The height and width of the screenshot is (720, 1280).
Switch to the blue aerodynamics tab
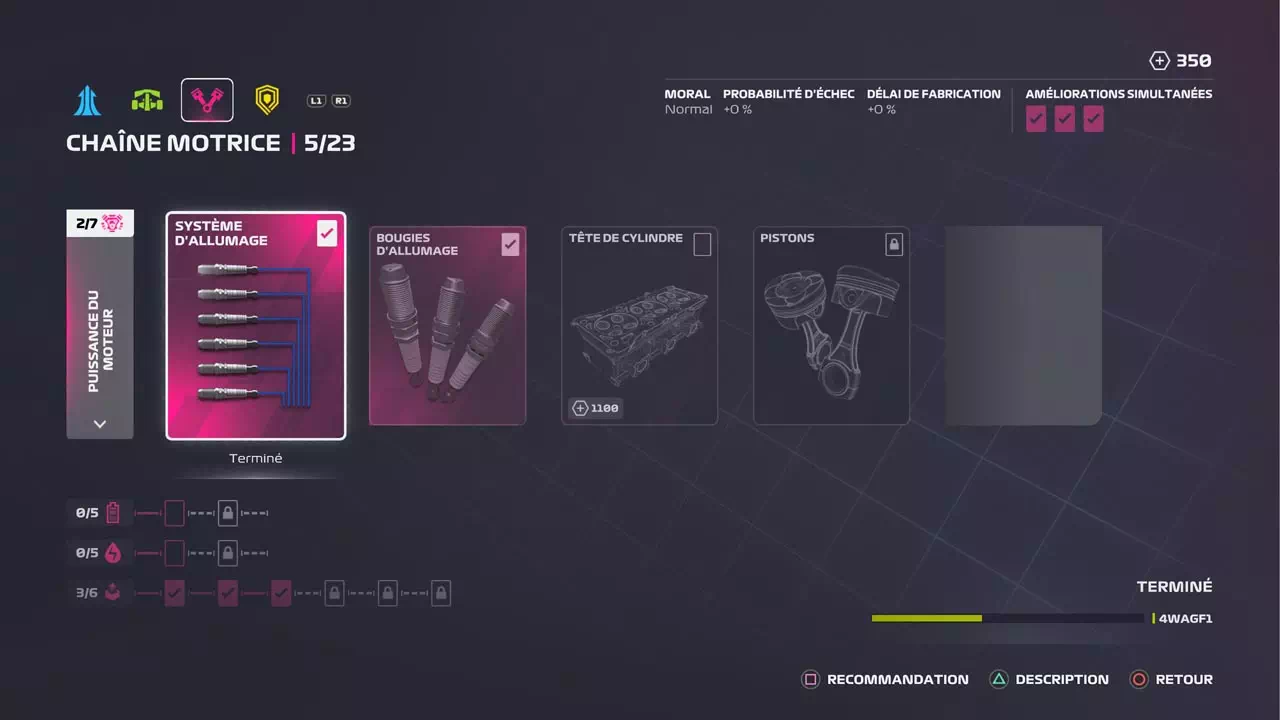87,100
